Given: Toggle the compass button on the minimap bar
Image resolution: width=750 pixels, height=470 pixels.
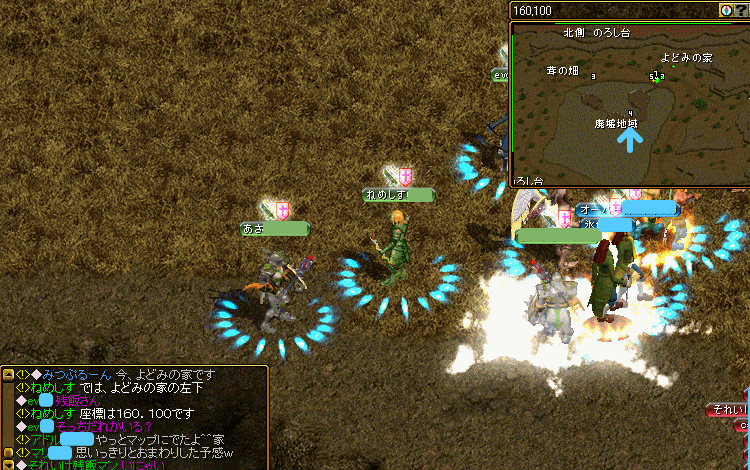Looking at the screenshot, I should (726, 10).
